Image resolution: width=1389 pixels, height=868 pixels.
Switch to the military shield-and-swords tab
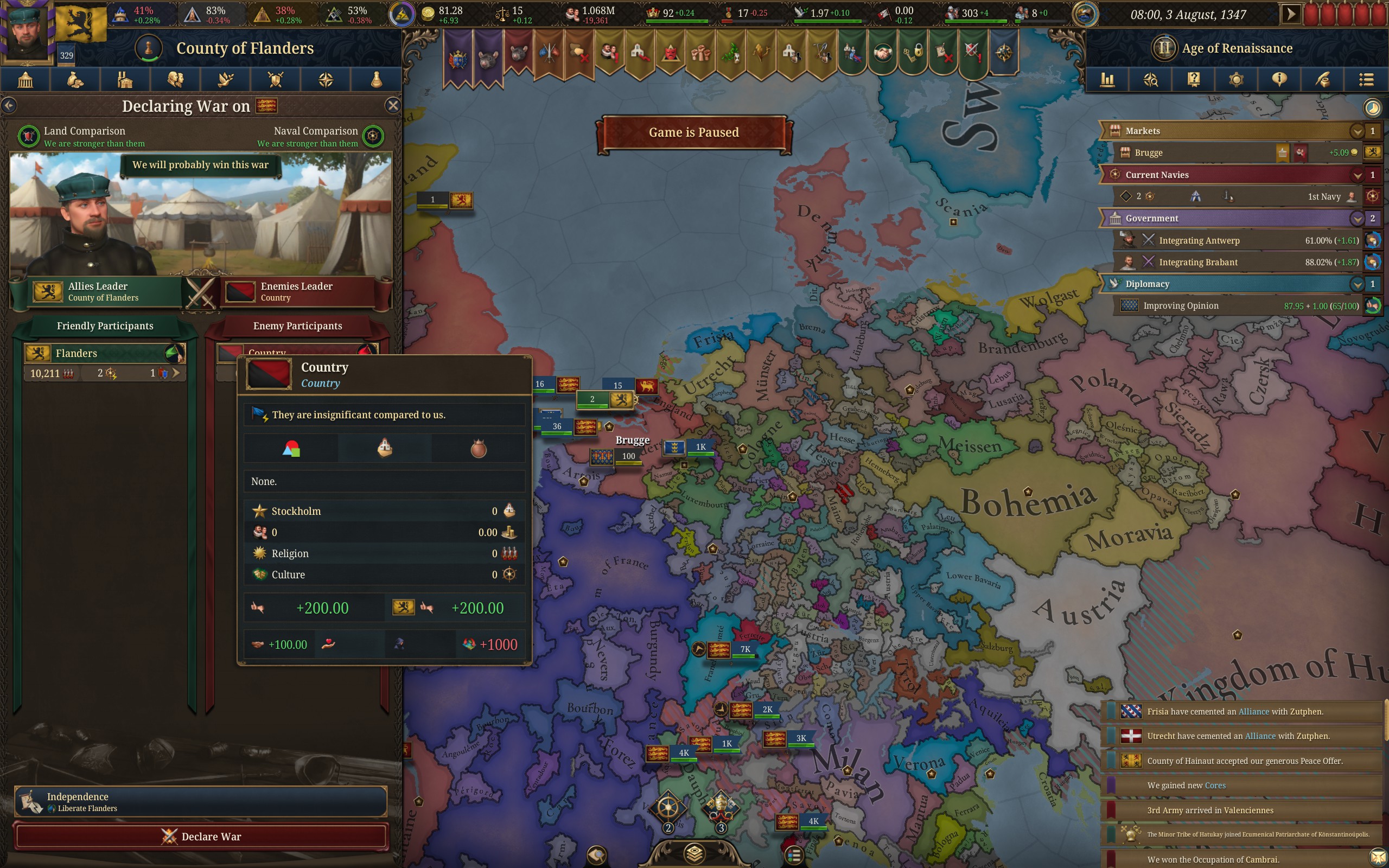click(x=276, y=80)
